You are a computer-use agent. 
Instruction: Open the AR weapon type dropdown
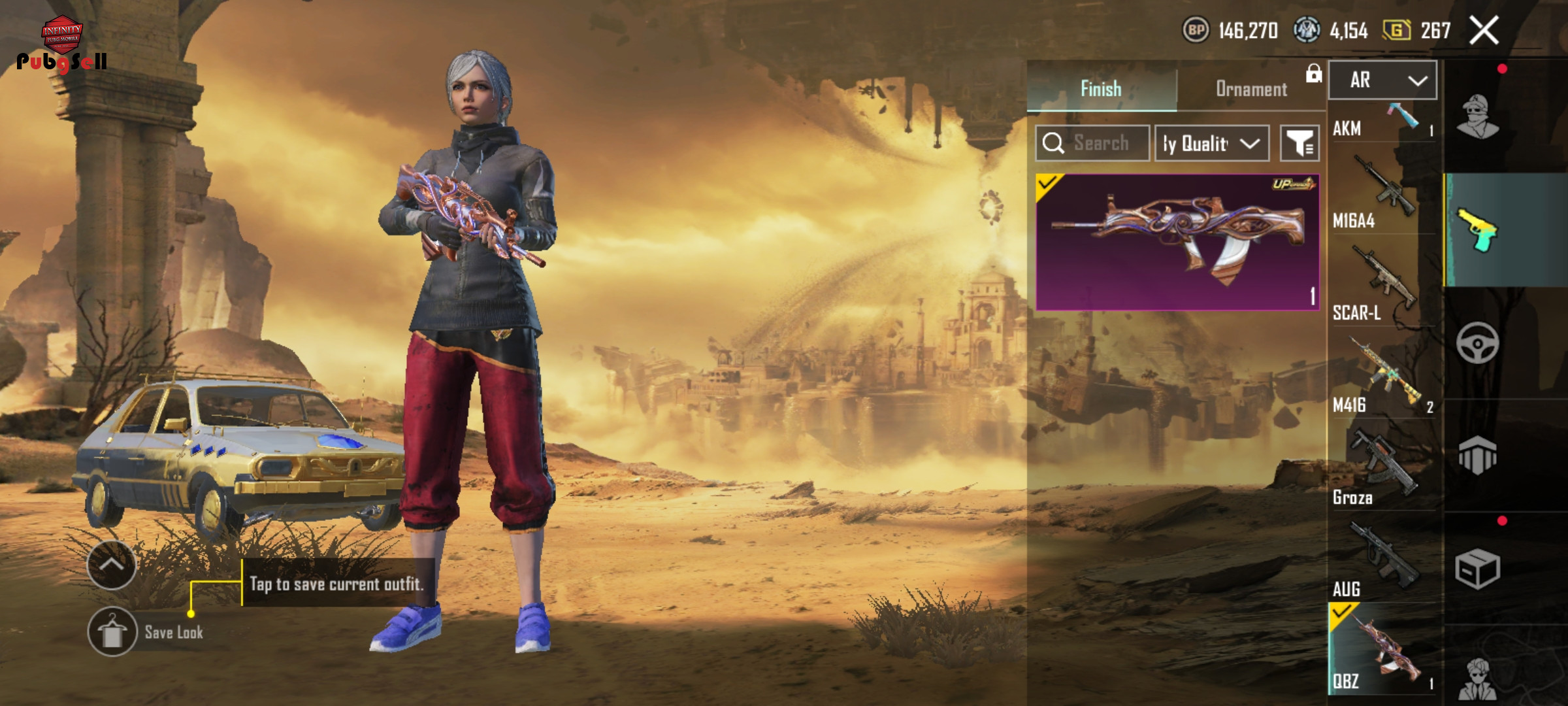(x=1382, y=80)
